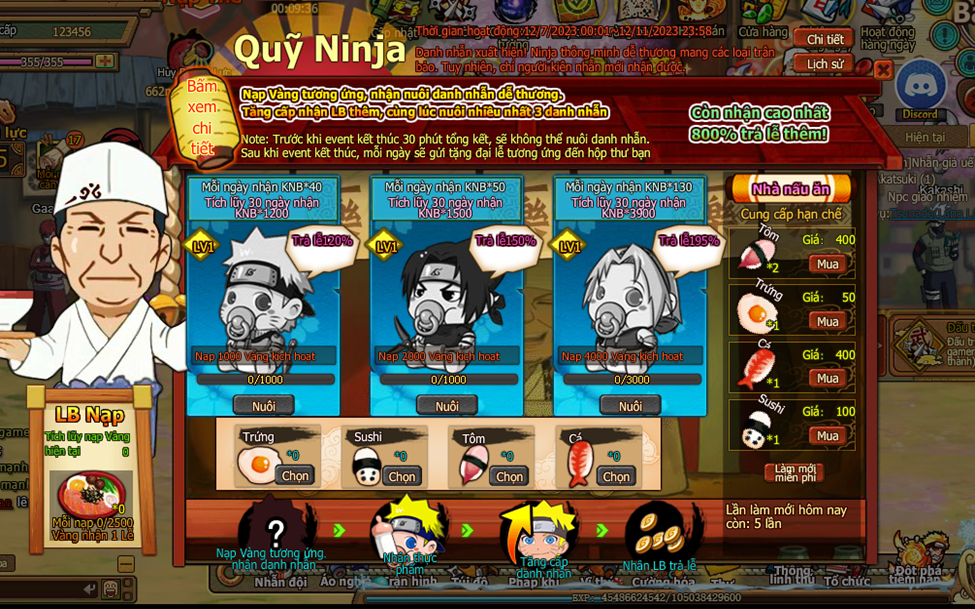Click the Bấm xem chi tiết lantern
This screenshot has height=609, width=975.
[x=202, y=118]
